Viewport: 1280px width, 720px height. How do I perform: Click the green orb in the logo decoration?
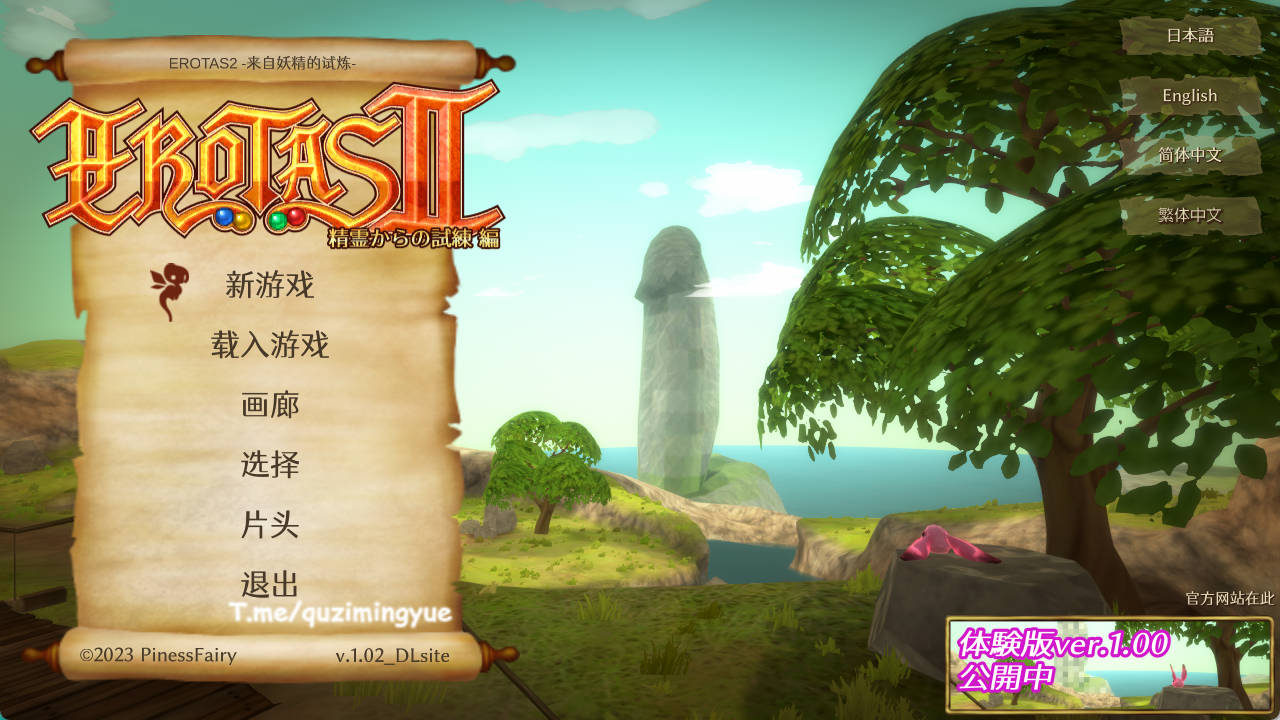[277, 220]
